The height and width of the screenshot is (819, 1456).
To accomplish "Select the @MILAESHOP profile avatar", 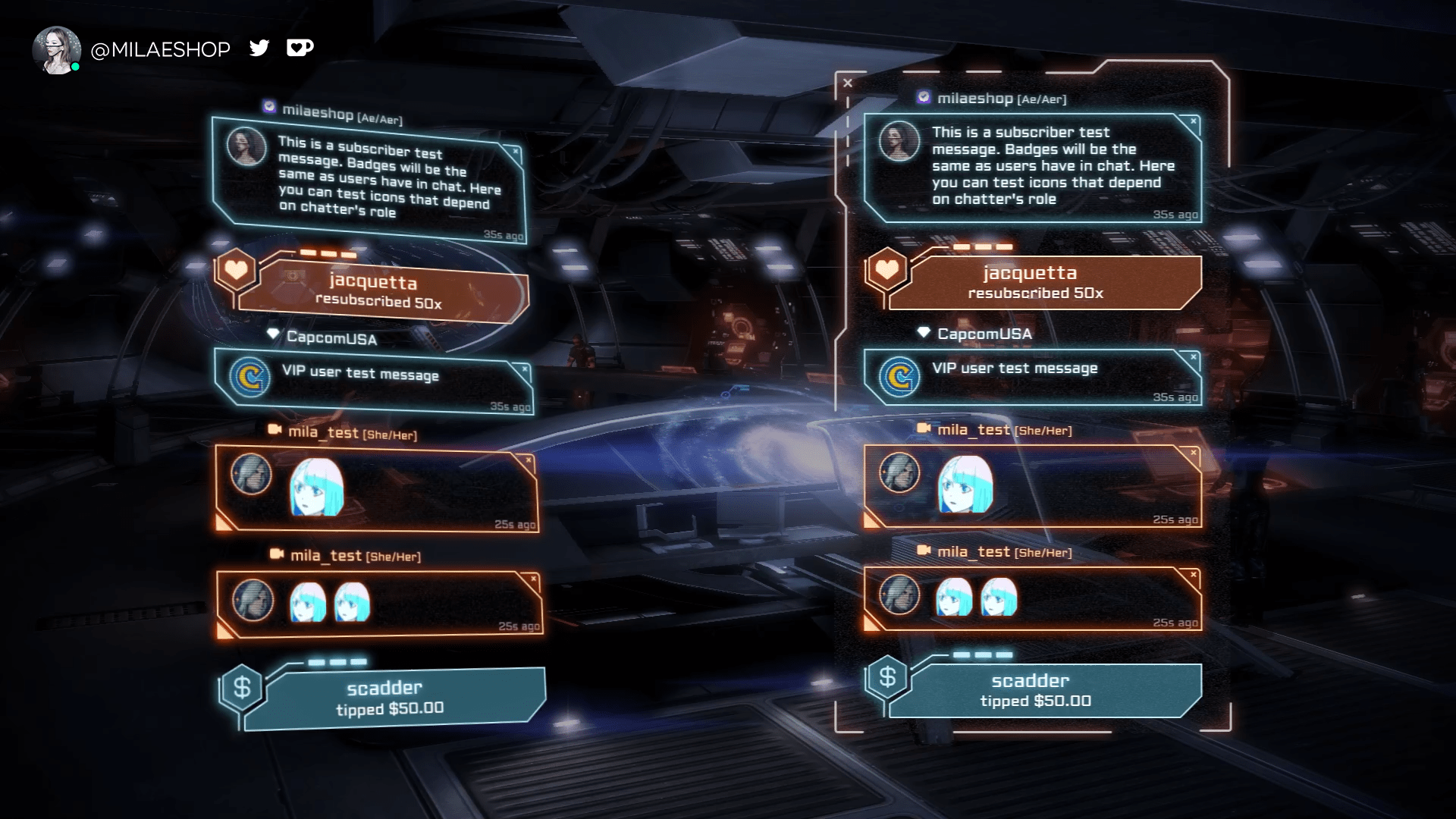I will (x=56, y=50).
